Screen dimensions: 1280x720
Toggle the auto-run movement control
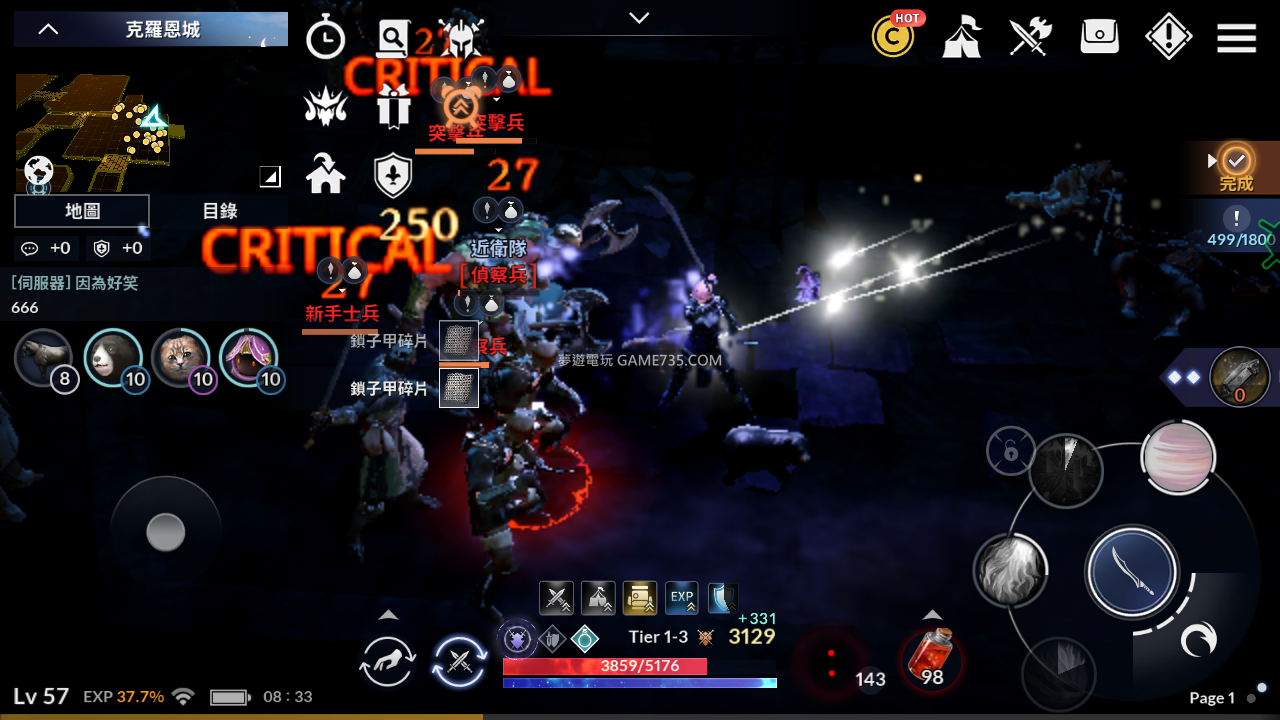pyautogui.click(x=387, y=661)
